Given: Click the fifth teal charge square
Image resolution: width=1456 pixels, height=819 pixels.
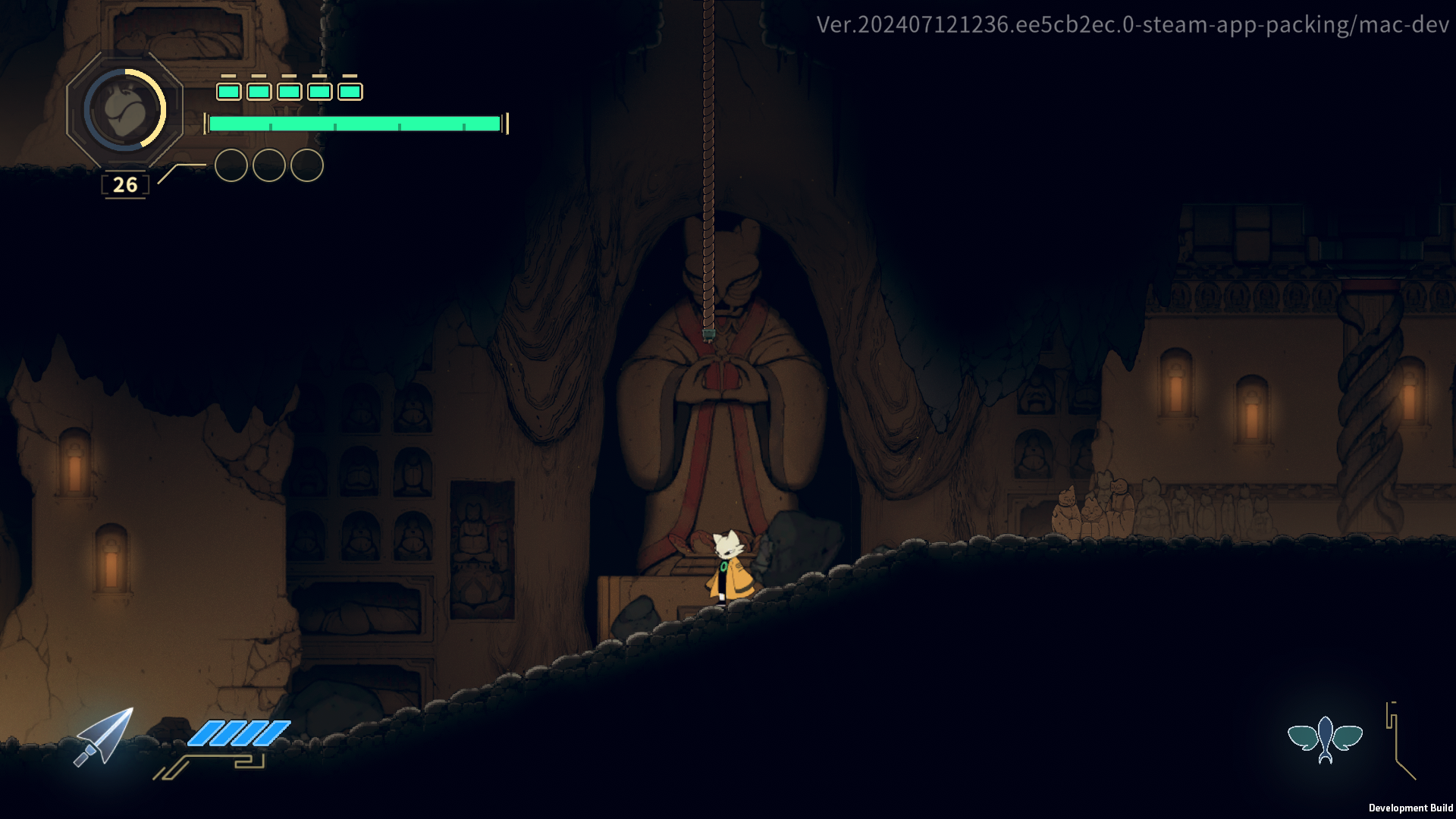Looking at the screenshot, I should coord(350,92).
